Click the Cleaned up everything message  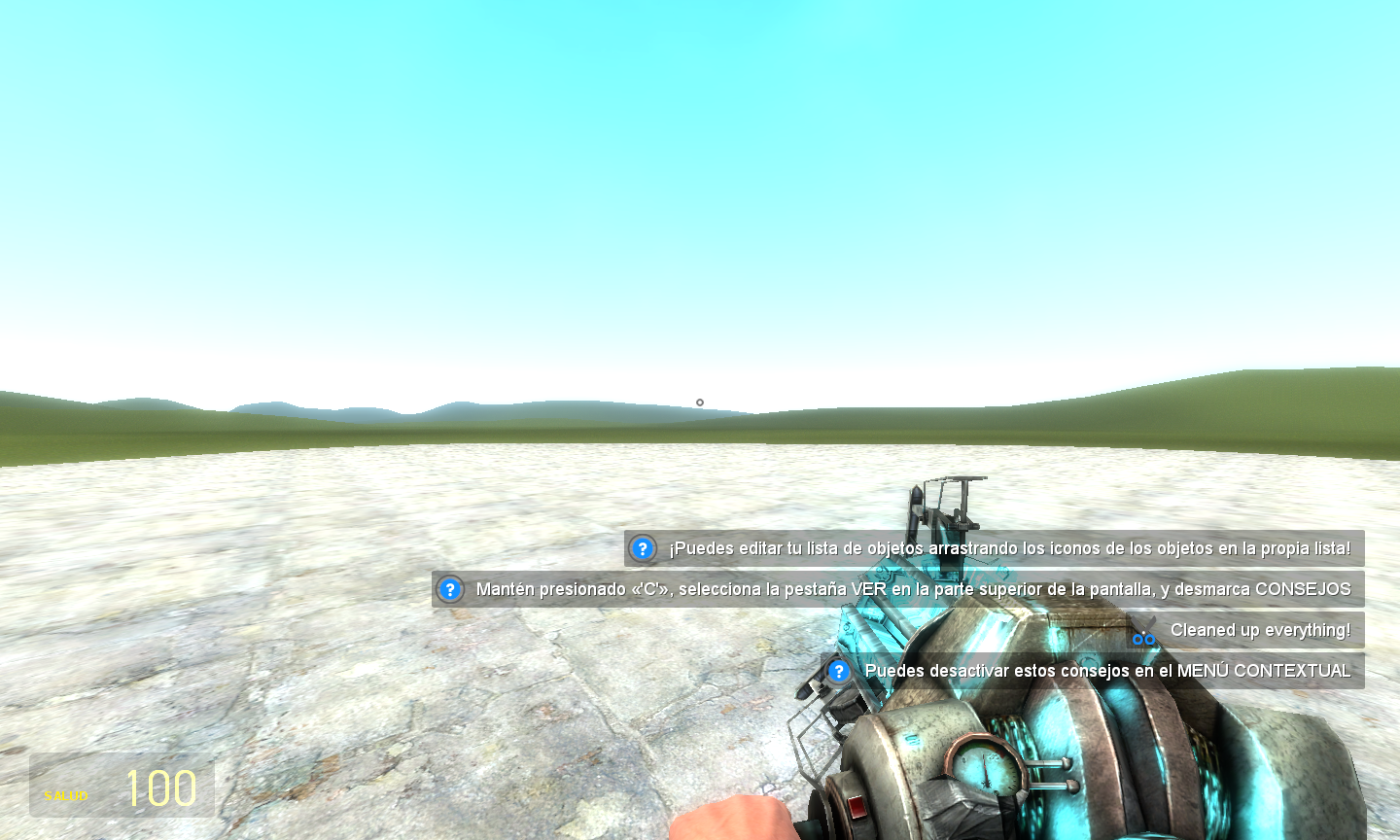point(1261,630)
